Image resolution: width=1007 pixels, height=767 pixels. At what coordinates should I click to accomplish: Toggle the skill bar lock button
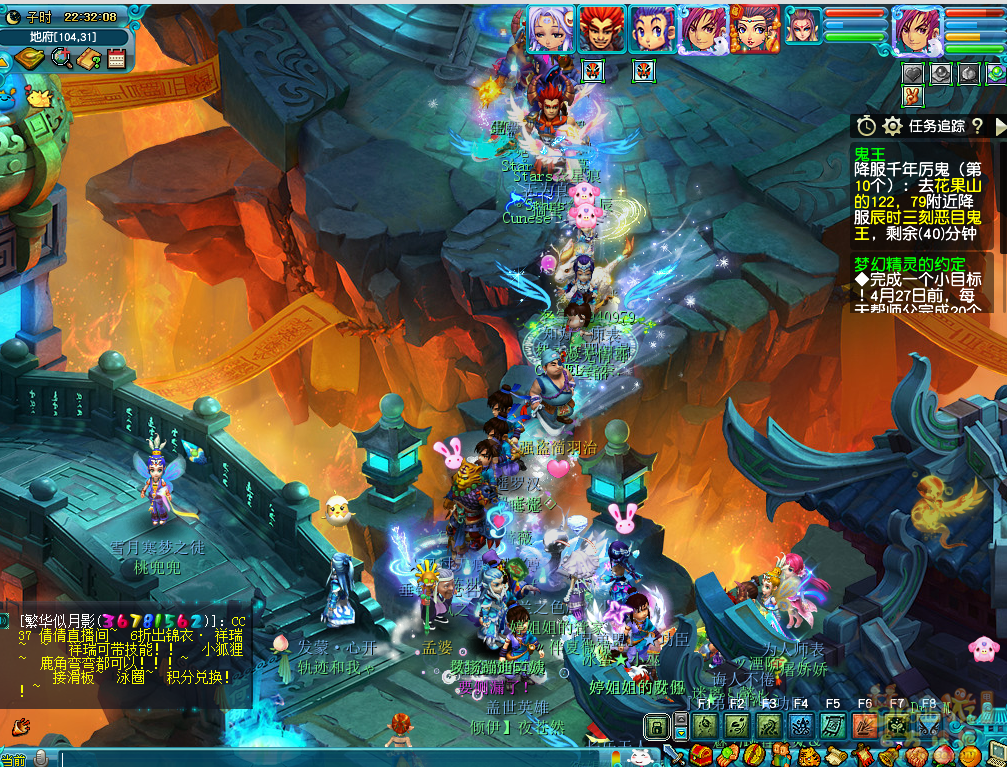[x=656, y=727]
